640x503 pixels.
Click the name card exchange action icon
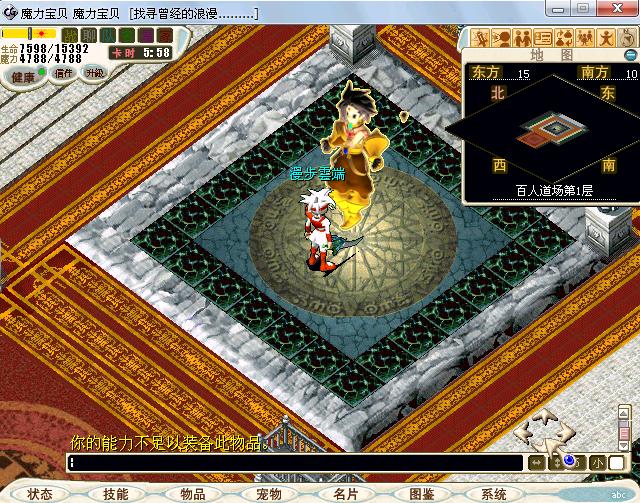point(543,39)
